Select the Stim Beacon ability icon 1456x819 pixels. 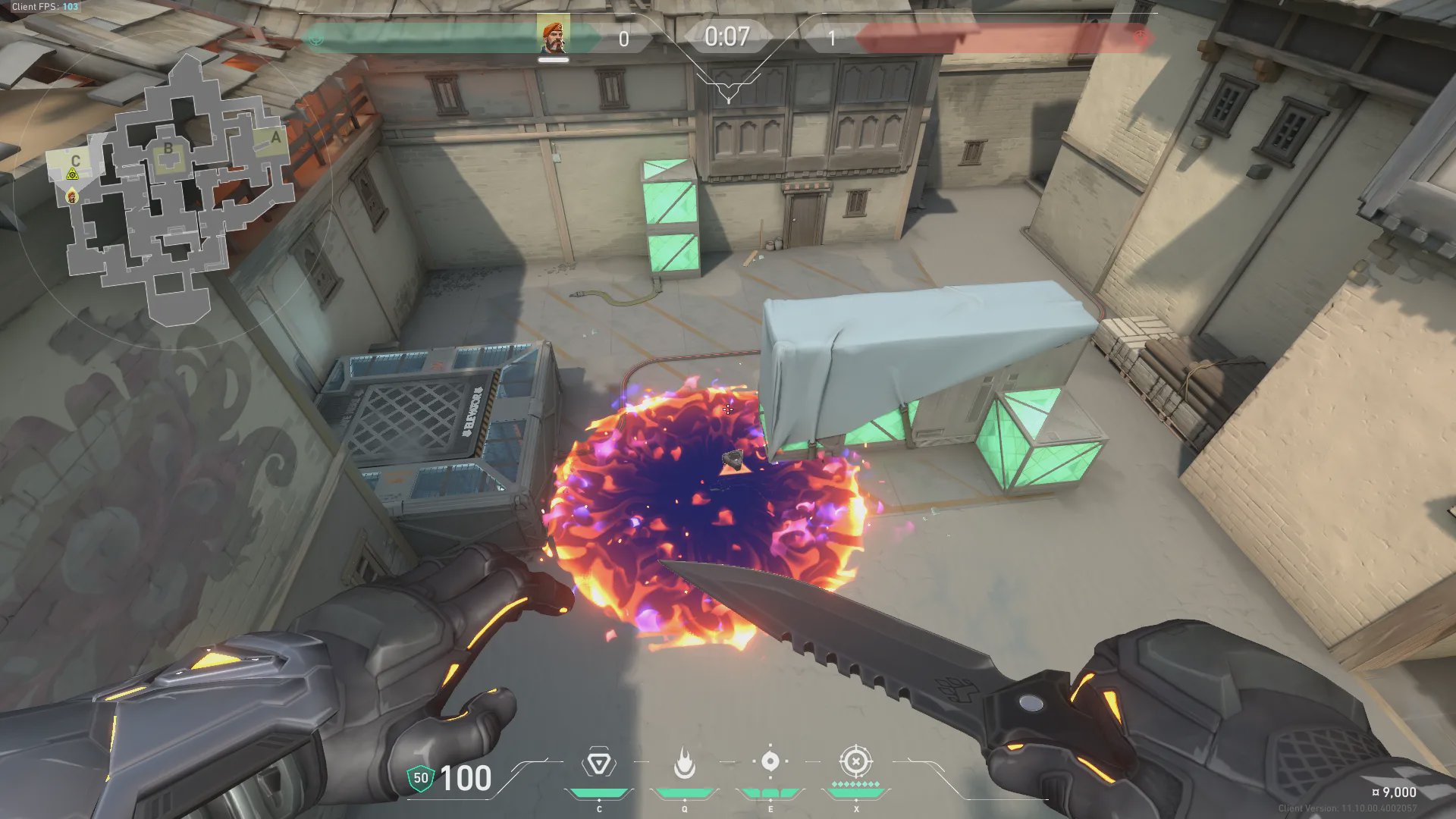[x=598, y=763]
